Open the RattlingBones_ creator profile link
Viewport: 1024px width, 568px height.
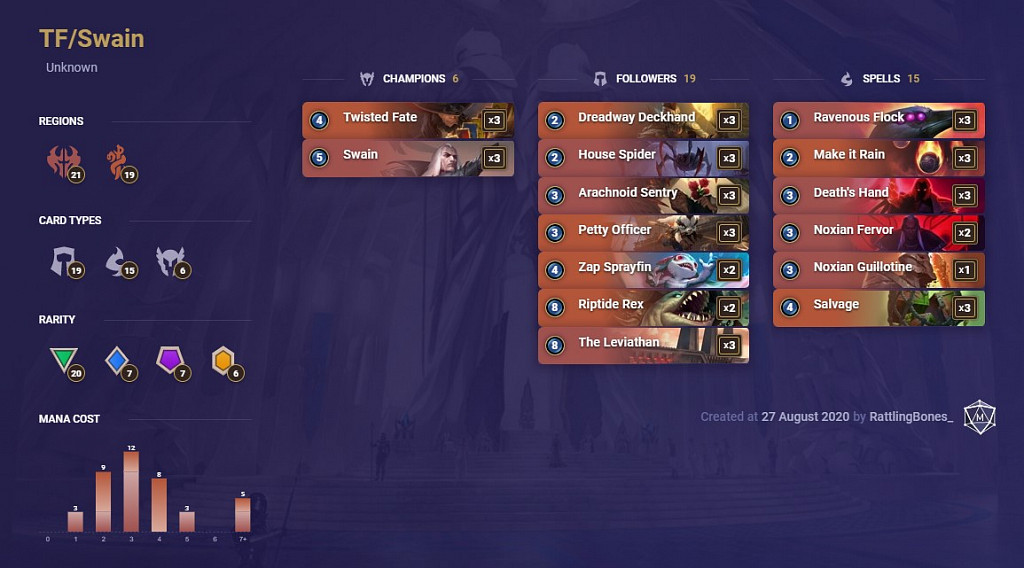point(911,417)
